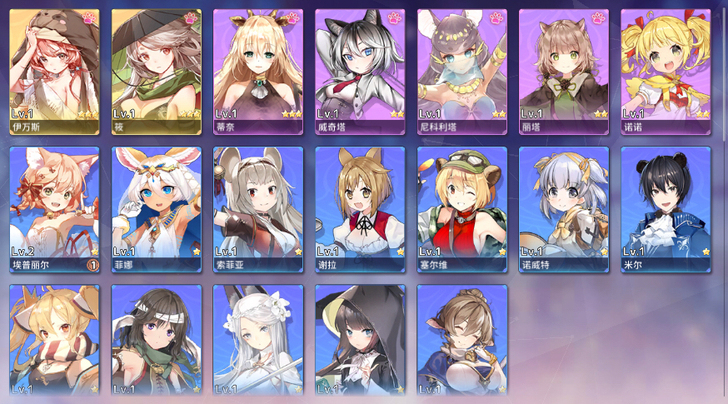
Task: Open the 诺威特 silver-haired character card
Action: [x=563, y=208]
